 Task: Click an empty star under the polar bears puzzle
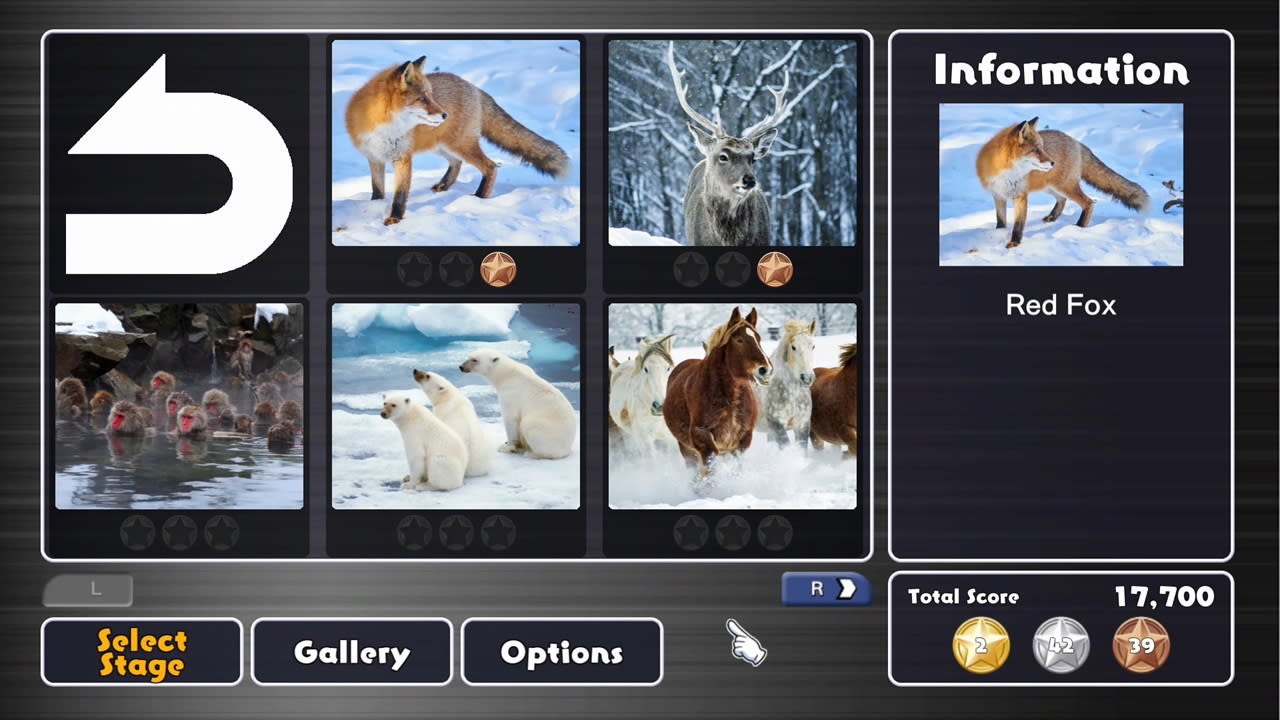pos(455,532)
